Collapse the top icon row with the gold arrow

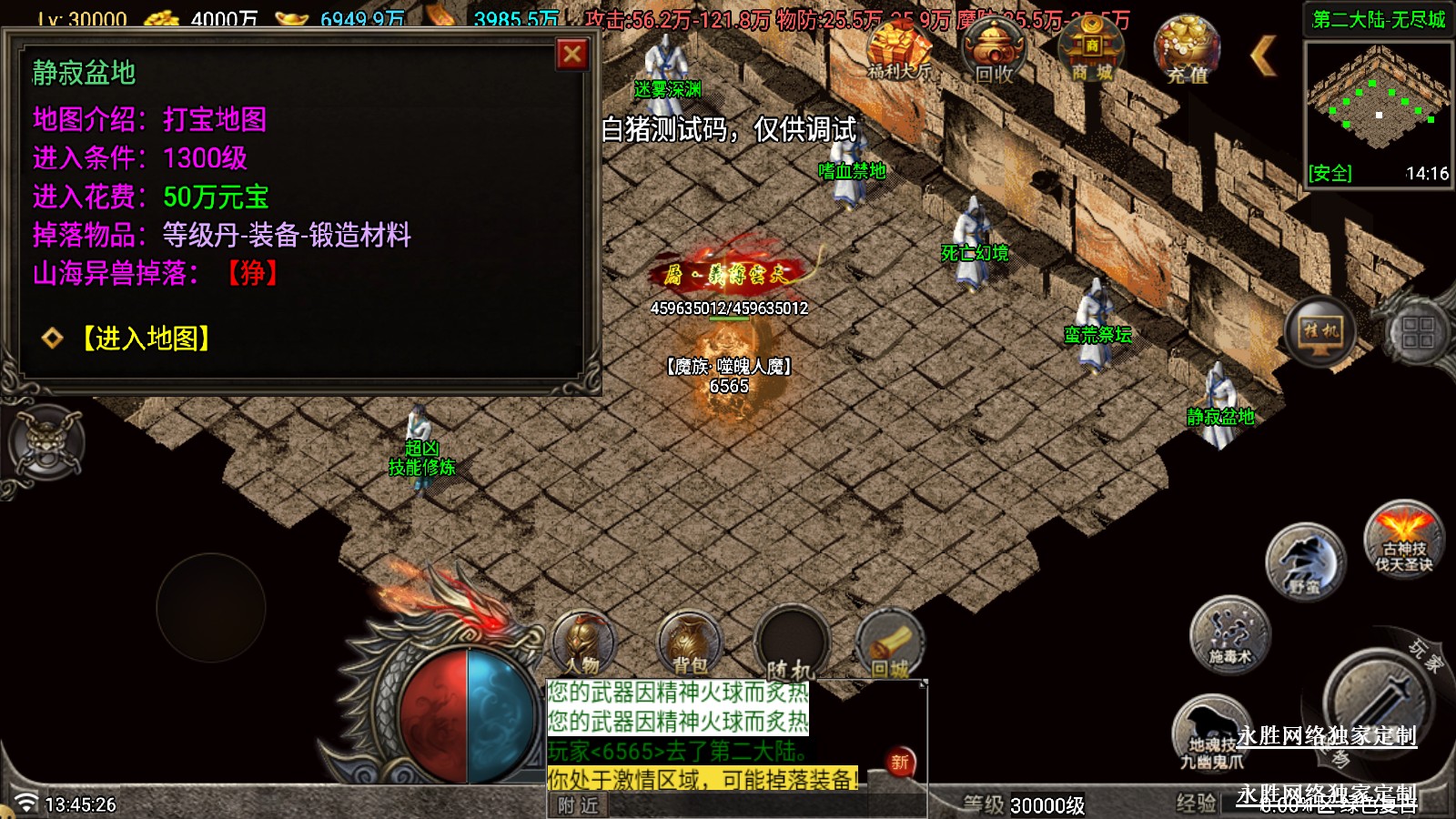coord(1263,56)
